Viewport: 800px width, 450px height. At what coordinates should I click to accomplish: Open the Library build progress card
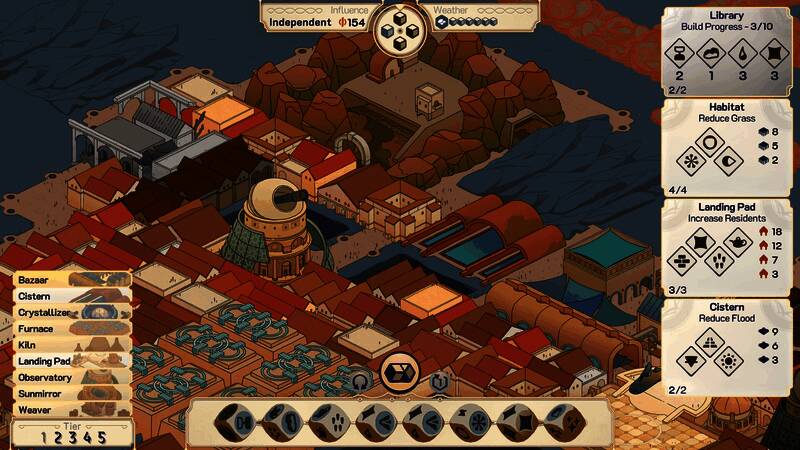(727, 50)
